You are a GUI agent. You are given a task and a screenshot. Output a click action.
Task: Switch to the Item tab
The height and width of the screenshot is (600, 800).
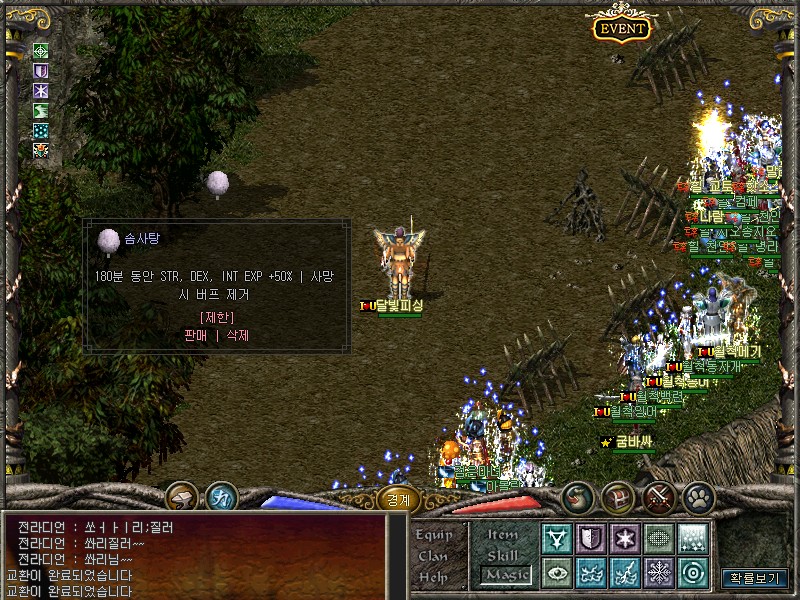(x=502, y=535)
